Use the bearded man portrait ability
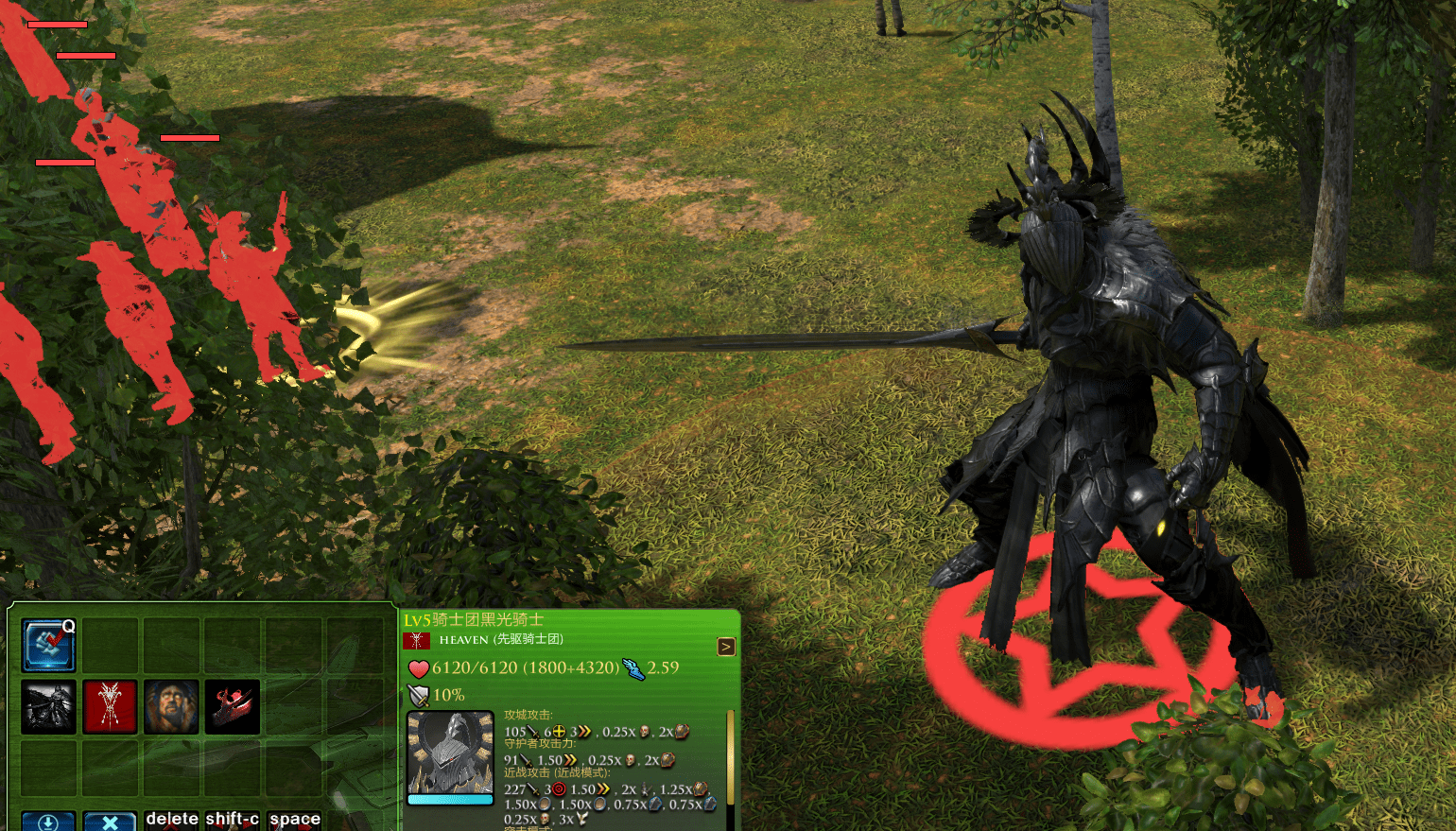 tap(171, 707)
